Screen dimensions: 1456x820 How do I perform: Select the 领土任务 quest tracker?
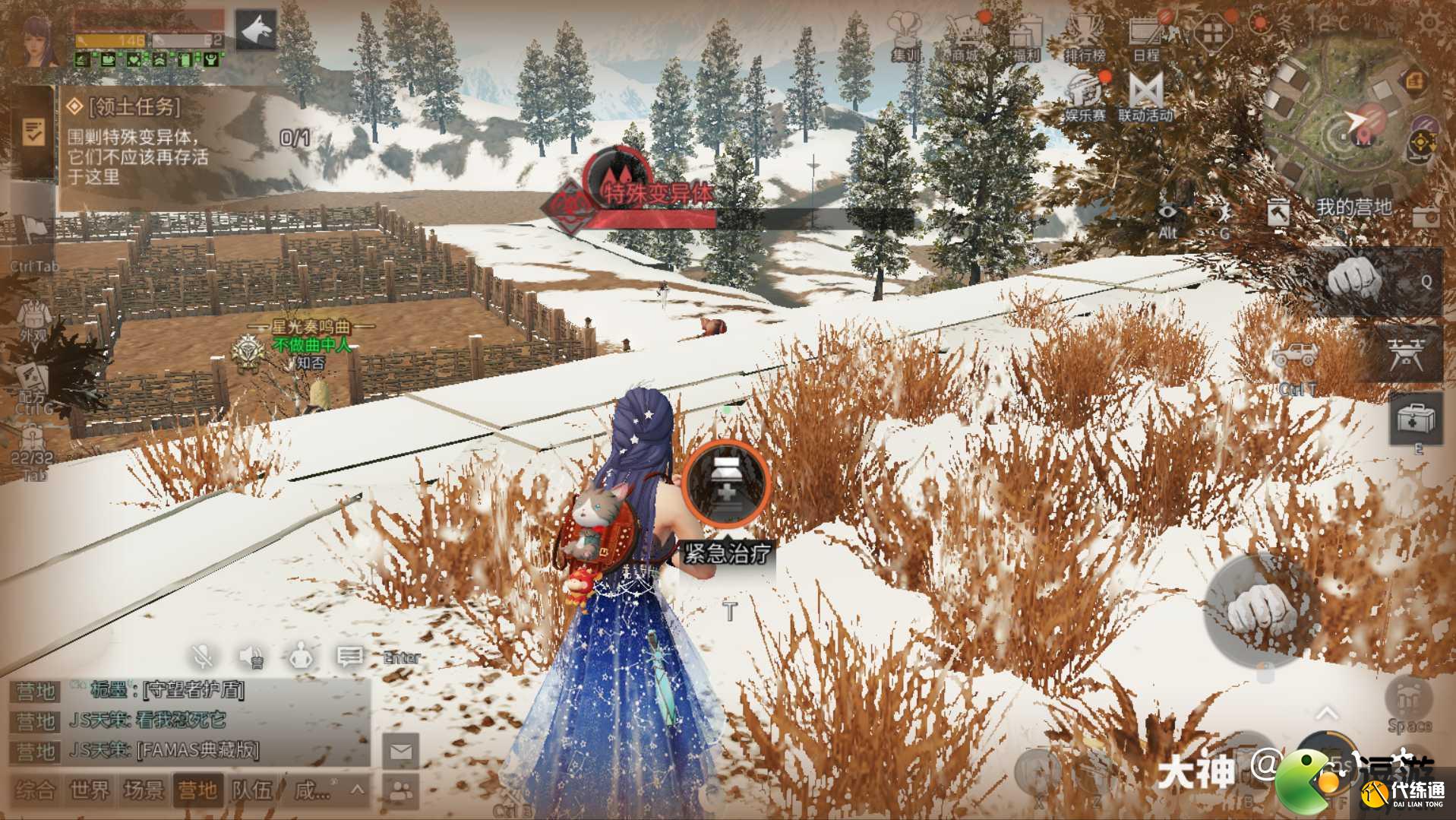137,142
